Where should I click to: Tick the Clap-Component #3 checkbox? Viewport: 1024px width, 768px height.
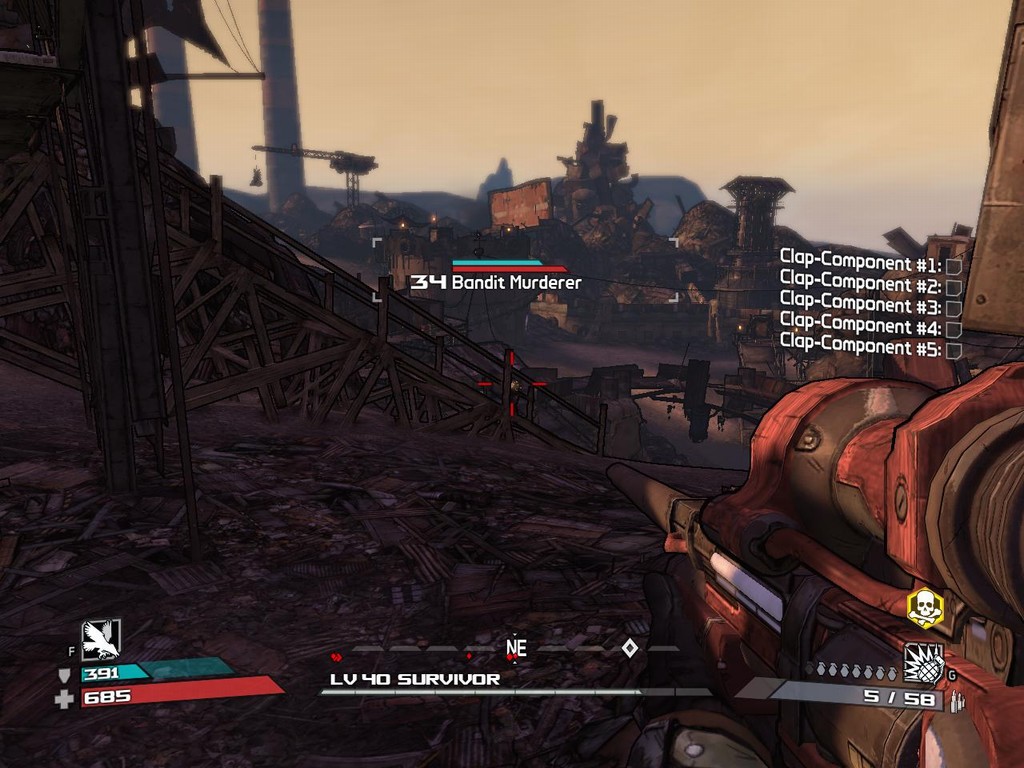[954, 307]
